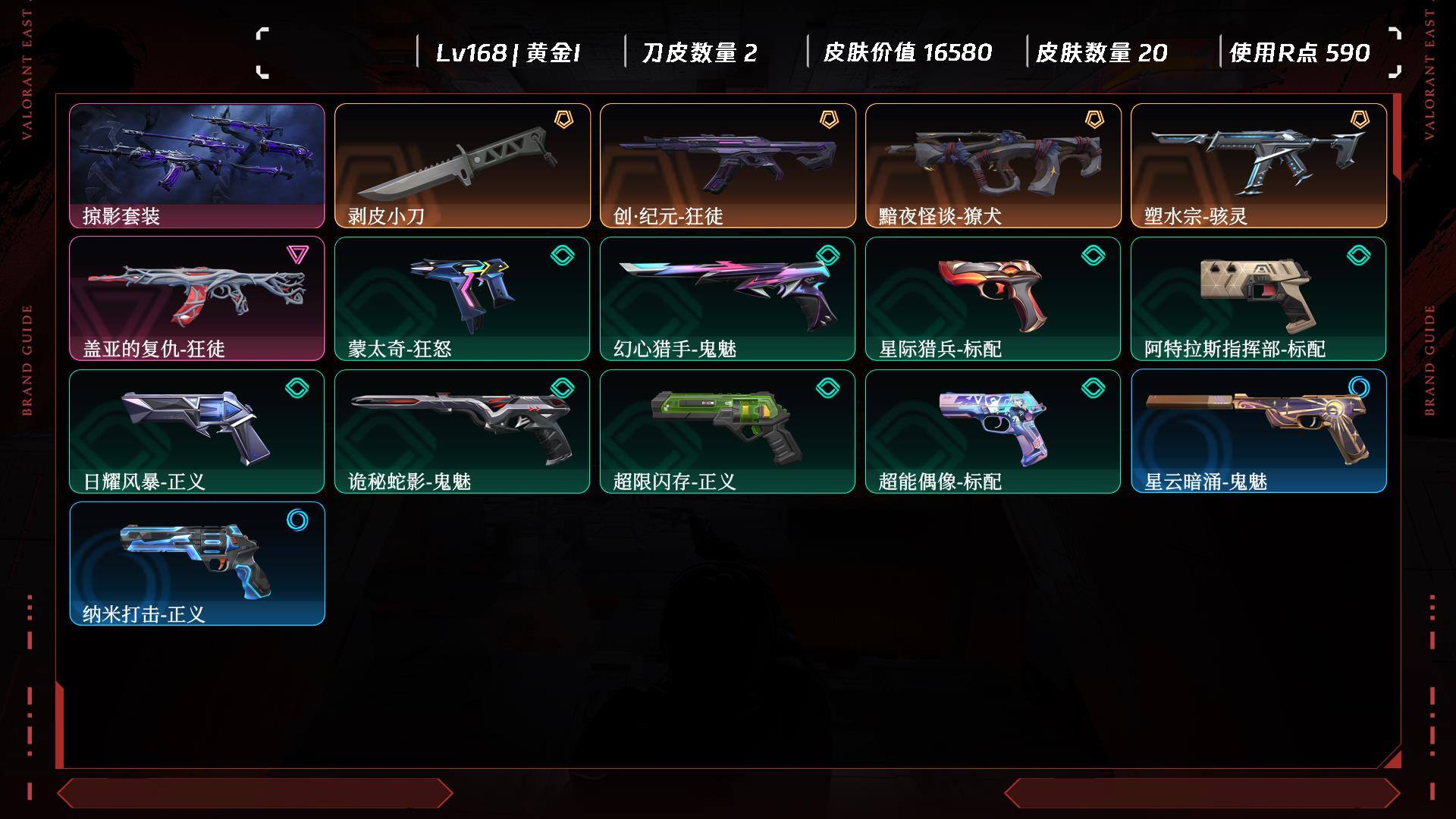
Task: Select the 超能偶像-标配 pistol skin
Action: point(993,431)
